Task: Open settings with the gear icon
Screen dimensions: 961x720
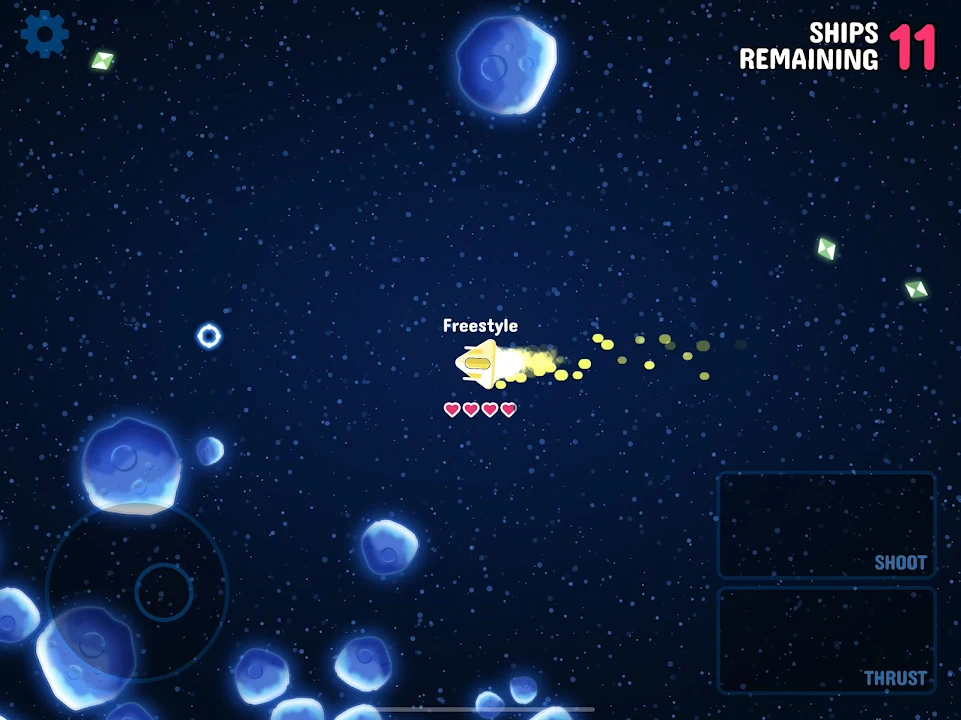Action: pos(44,34)
